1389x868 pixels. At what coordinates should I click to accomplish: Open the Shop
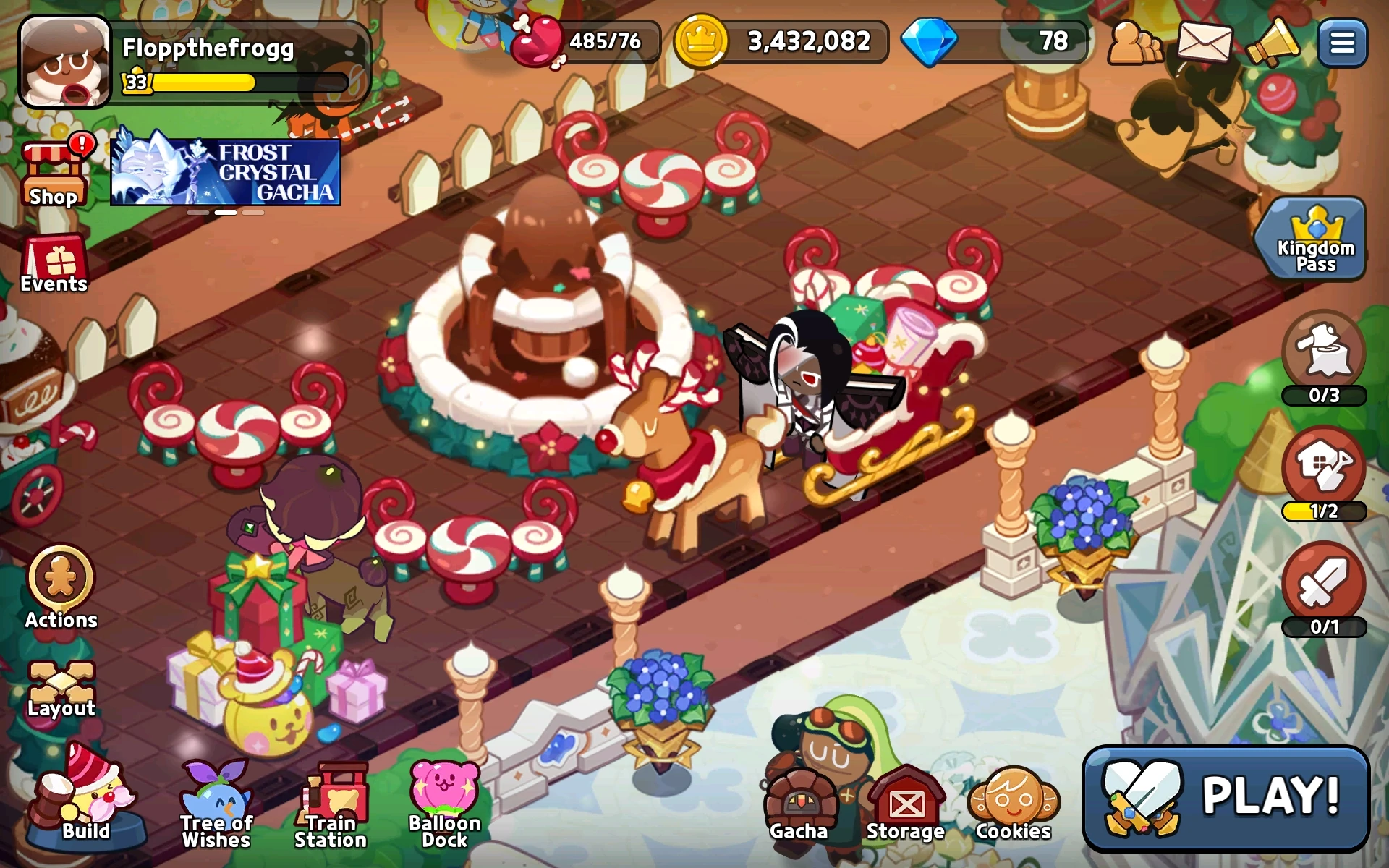click(x=53, y=172)
